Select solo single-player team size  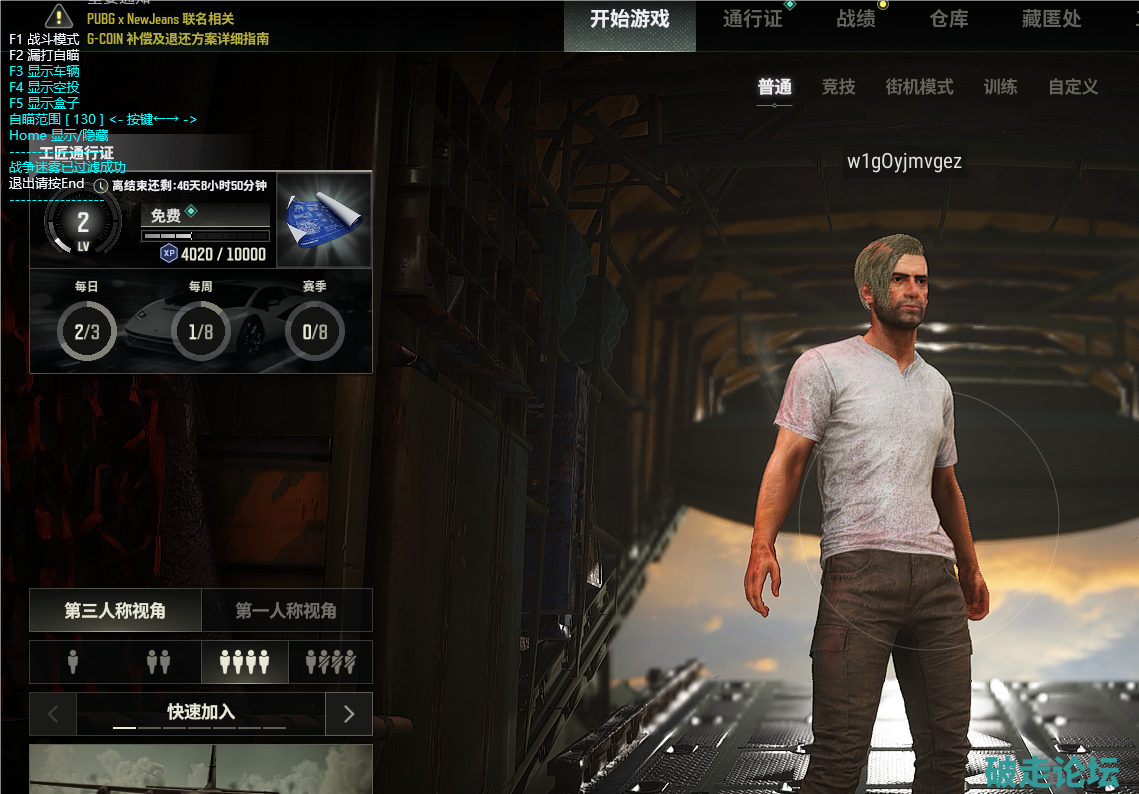coord(73,661)
